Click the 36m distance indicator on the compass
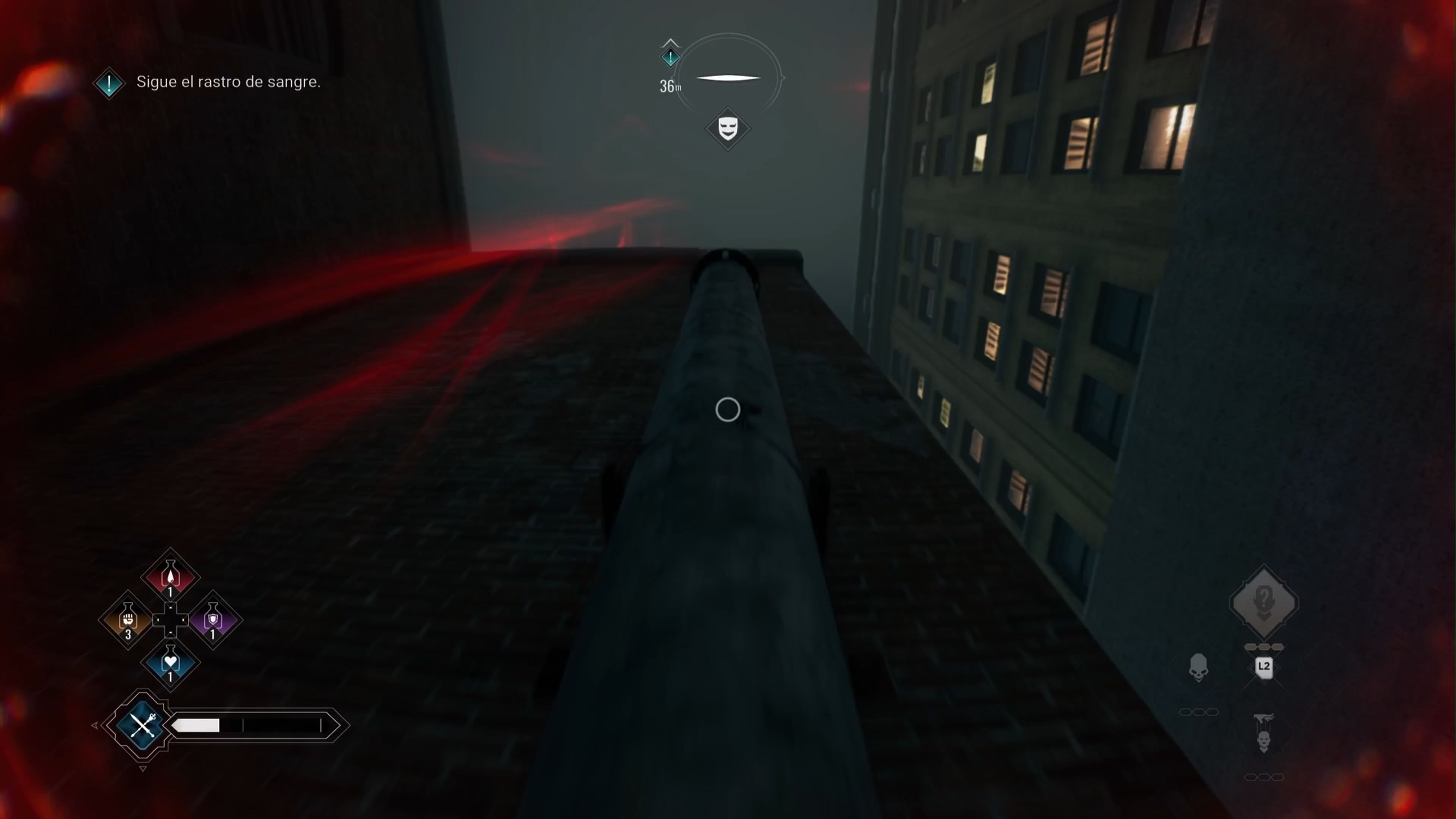Screen dimensions: 1456x819 (670, 87)
